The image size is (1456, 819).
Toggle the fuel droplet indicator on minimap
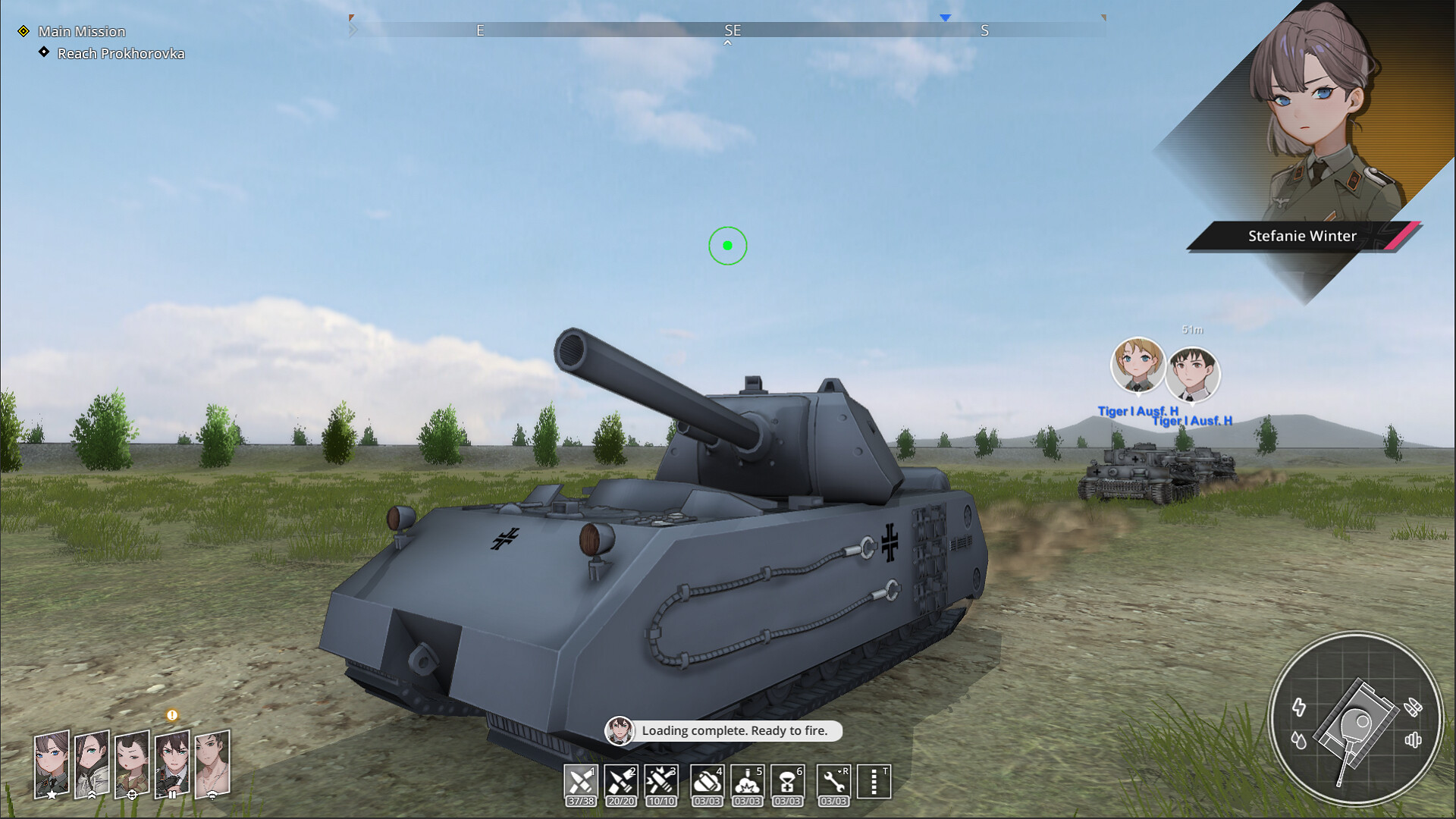[x=1300, y=741]
